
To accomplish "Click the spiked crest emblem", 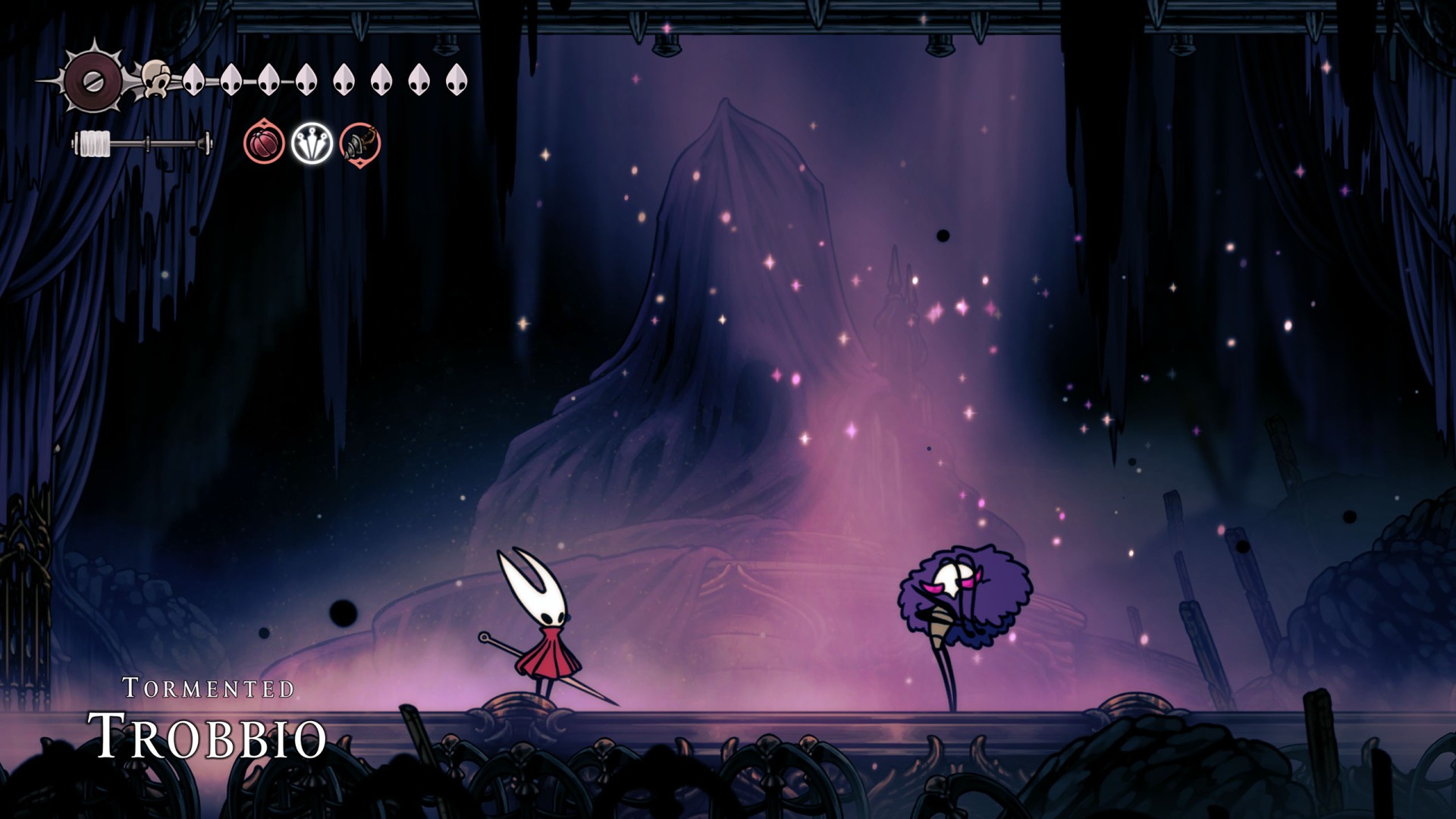I will tap(93, 79).
